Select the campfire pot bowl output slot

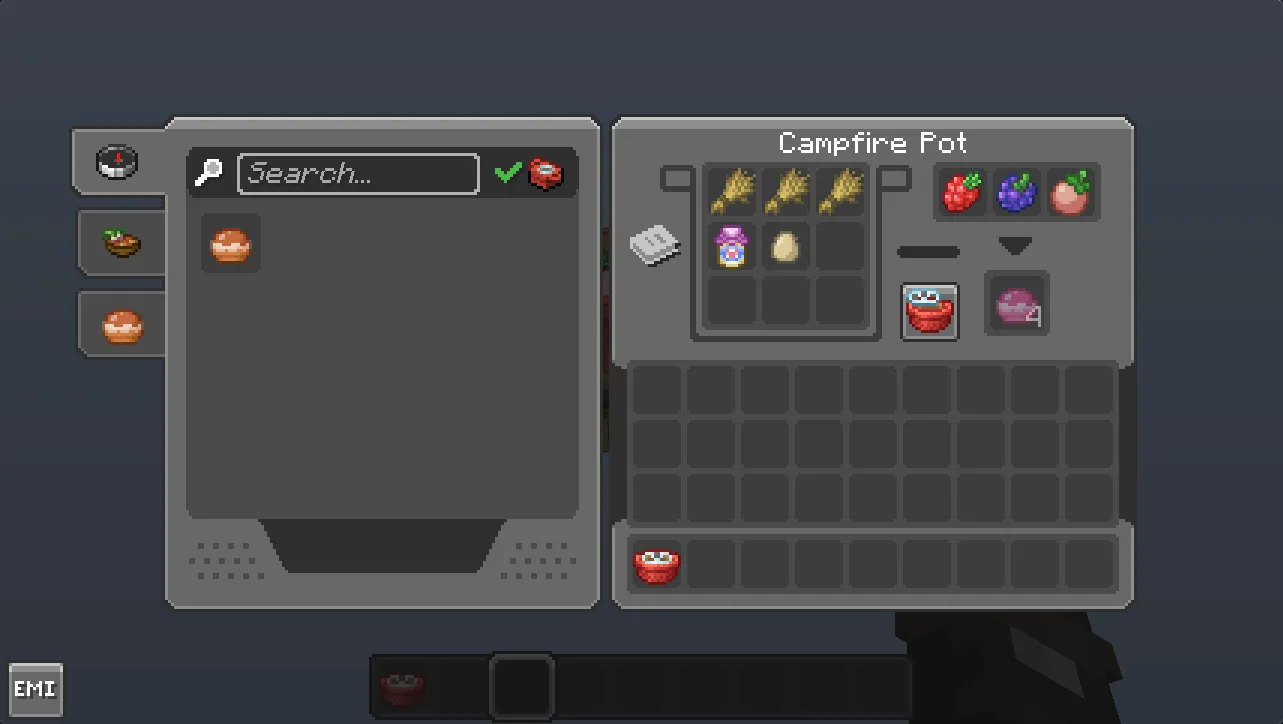[x=929, y=311]
